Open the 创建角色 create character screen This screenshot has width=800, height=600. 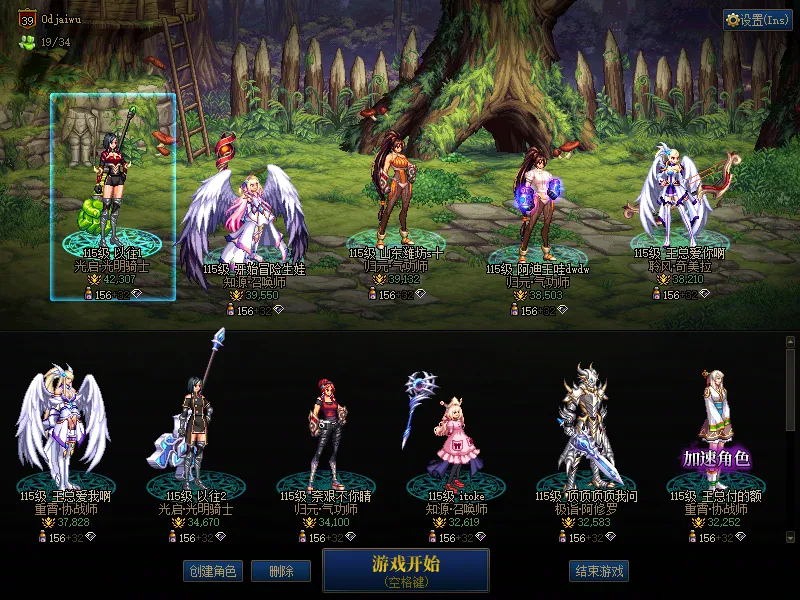point(211,571)
